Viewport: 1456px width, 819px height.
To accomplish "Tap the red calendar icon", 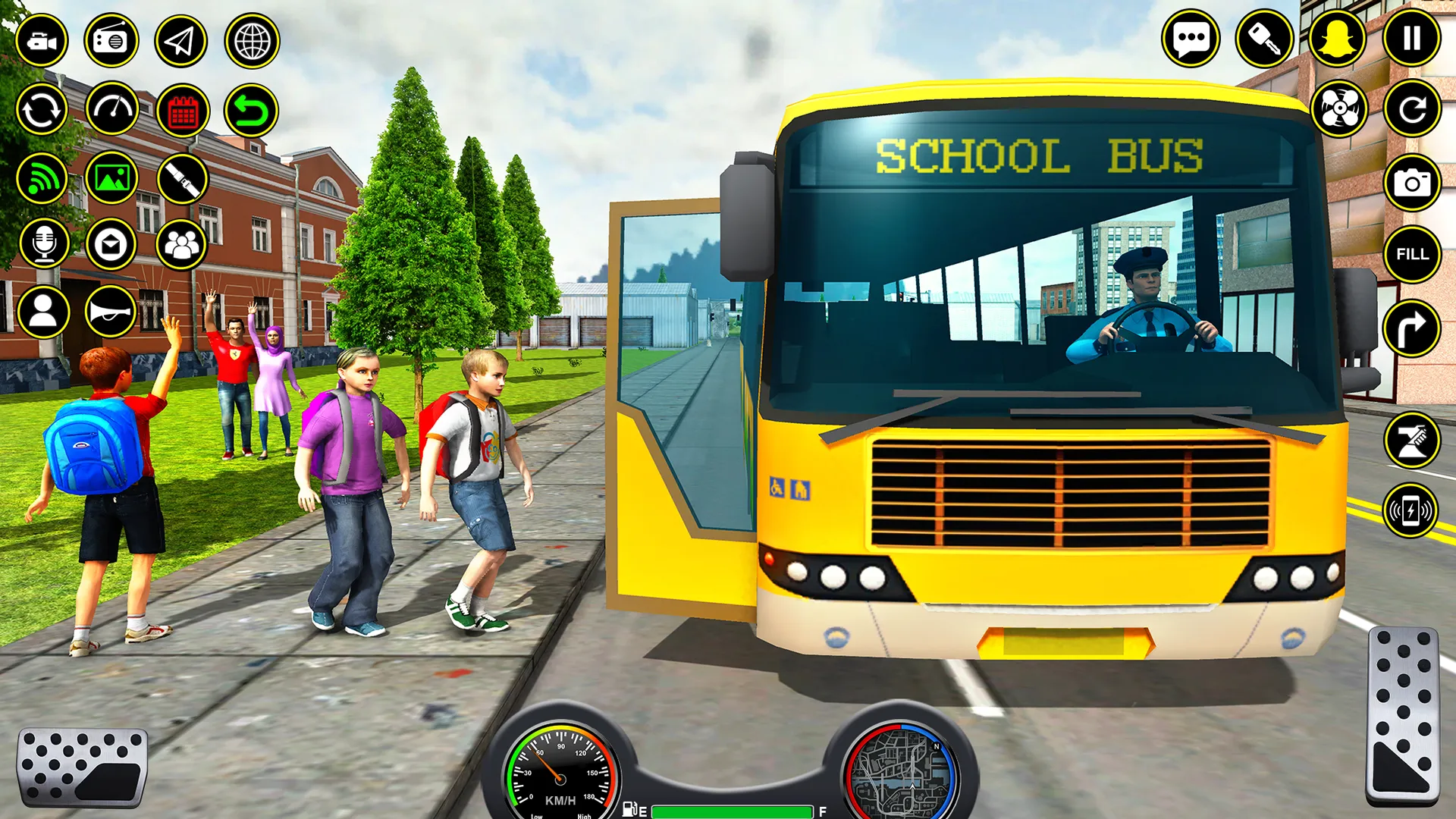I will pos(183,111).
